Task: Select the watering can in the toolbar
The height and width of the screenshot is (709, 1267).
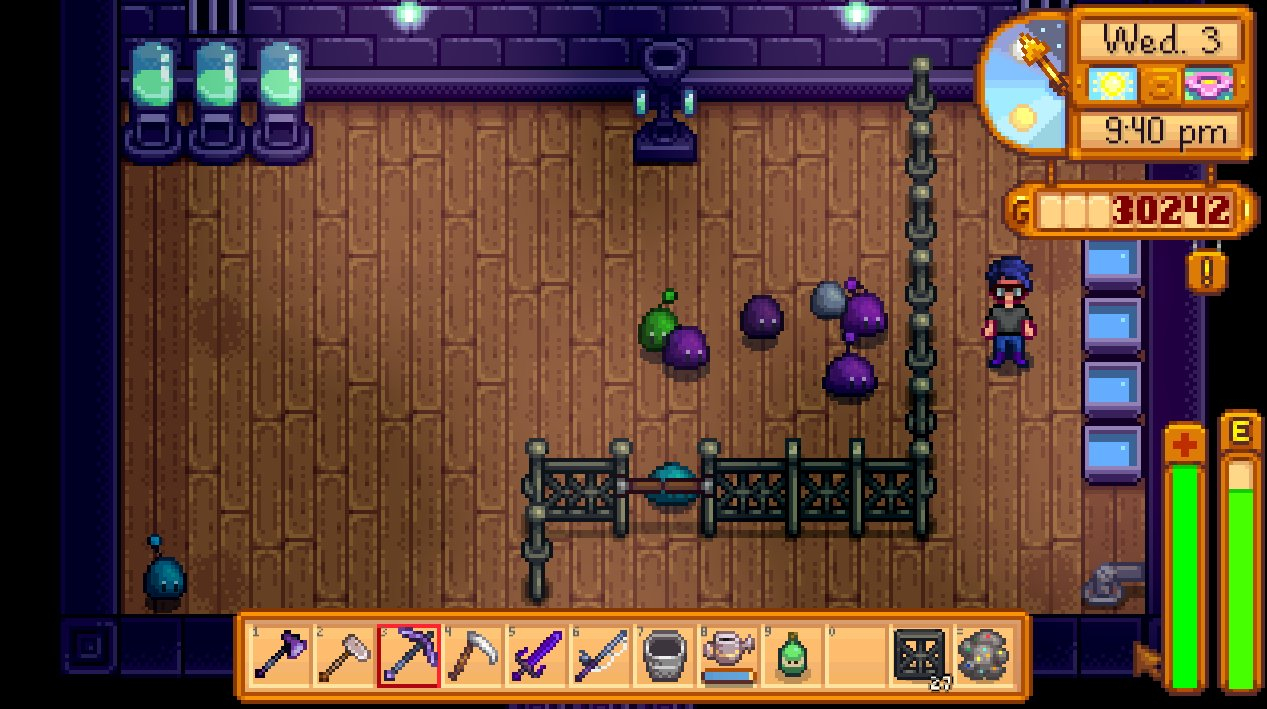Action: (728, 656)
